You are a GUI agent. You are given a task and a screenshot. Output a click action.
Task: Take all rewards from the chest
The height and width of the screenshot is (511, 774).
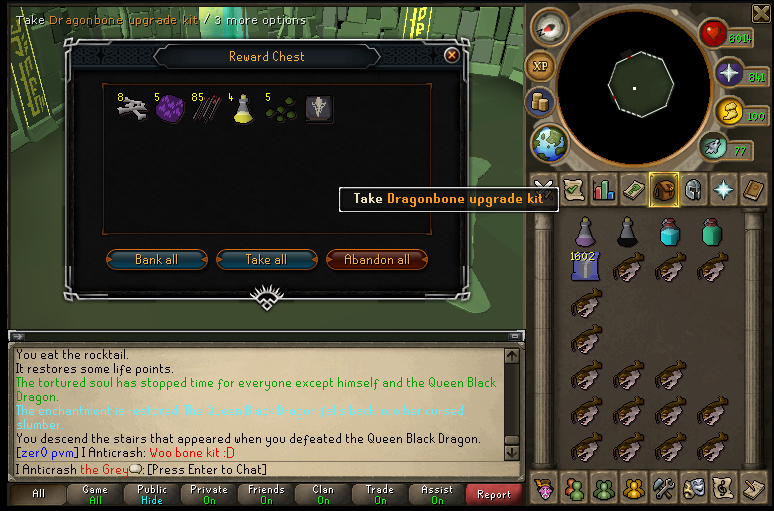(266, 260)
